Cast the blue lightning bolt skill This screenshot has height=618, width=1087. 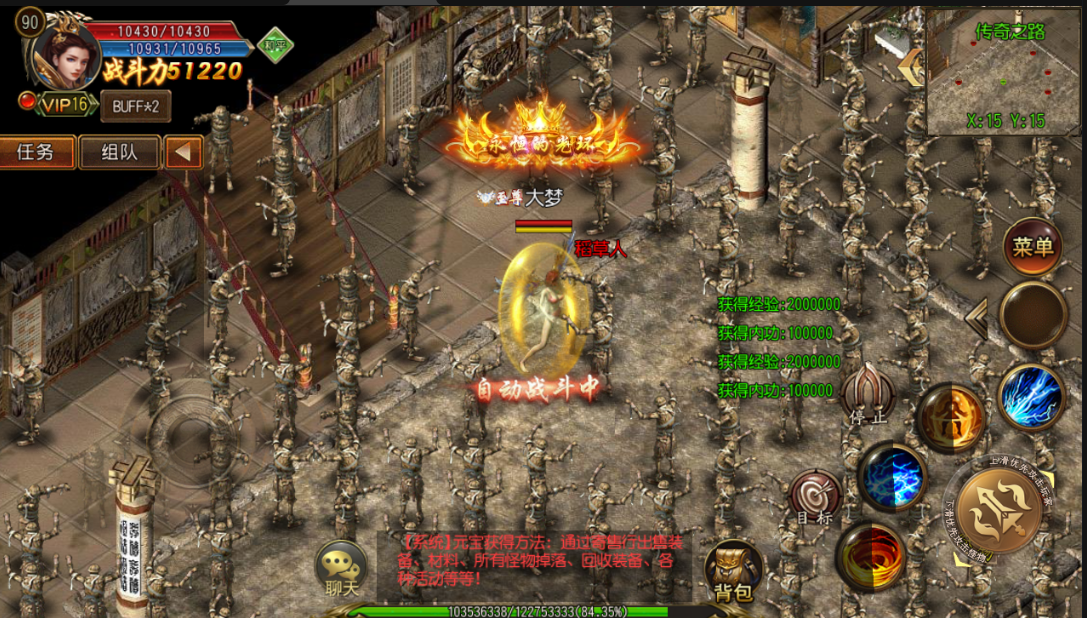(1031, 396)
